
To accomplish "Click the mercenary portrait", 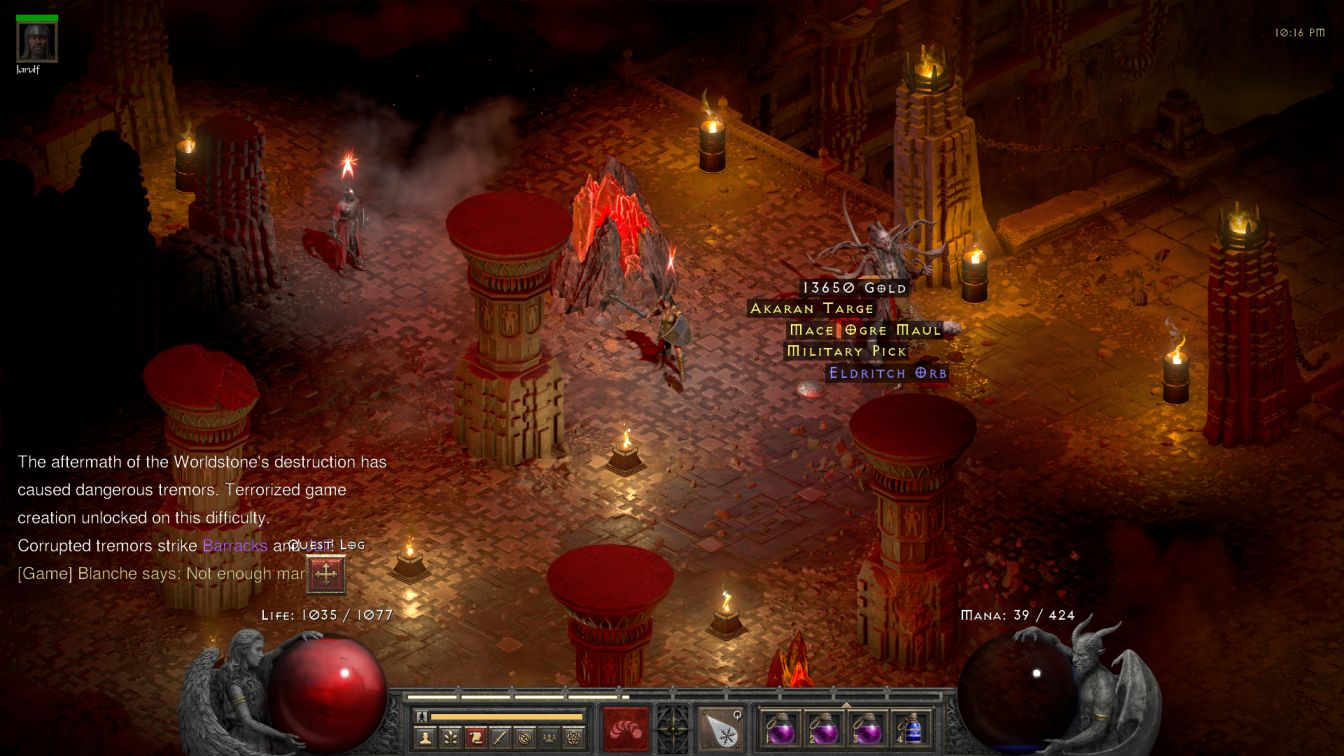I will (x=37, y=41).
